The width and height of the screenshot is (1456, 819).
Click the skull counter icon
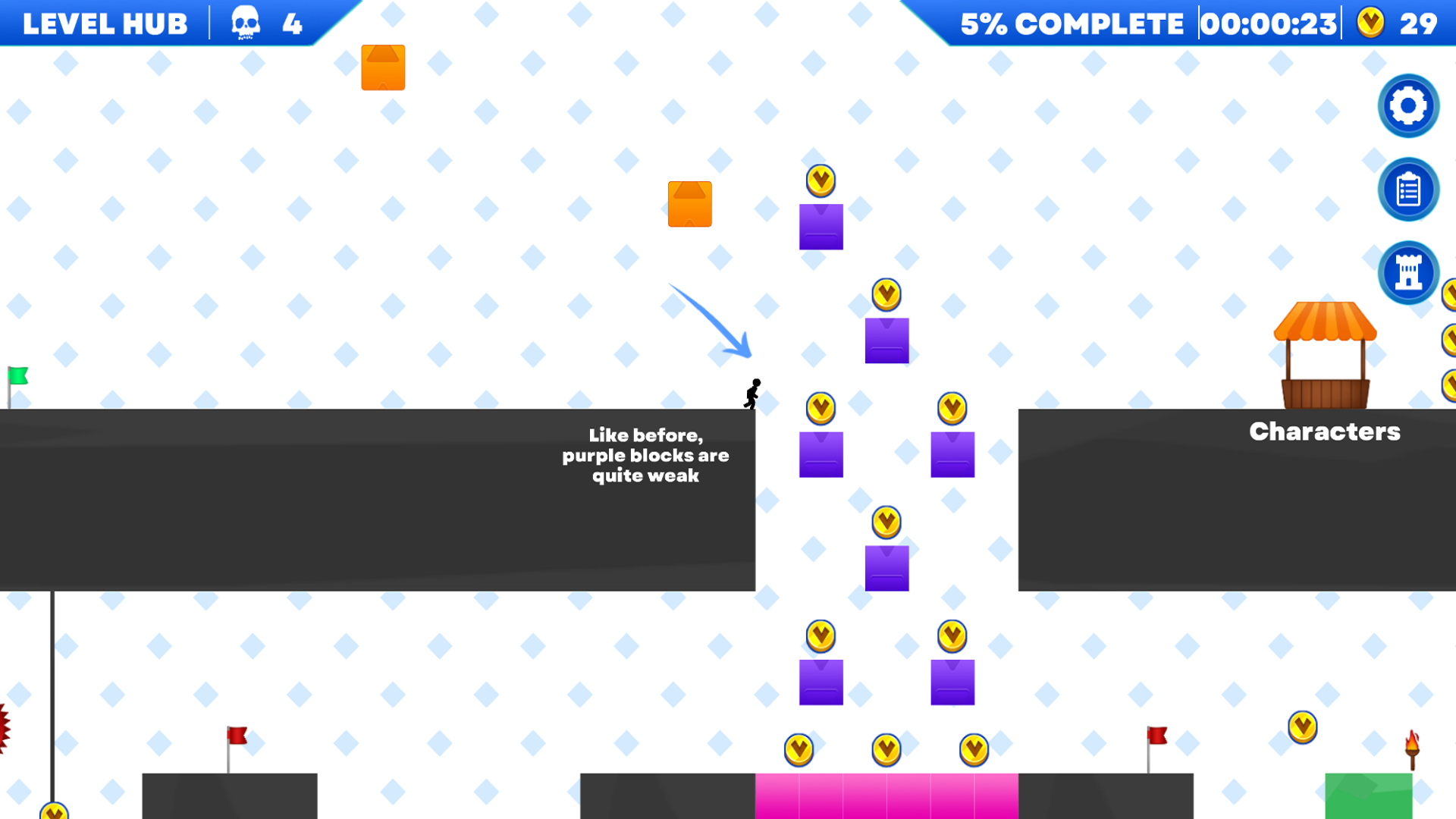coord(246,23)
